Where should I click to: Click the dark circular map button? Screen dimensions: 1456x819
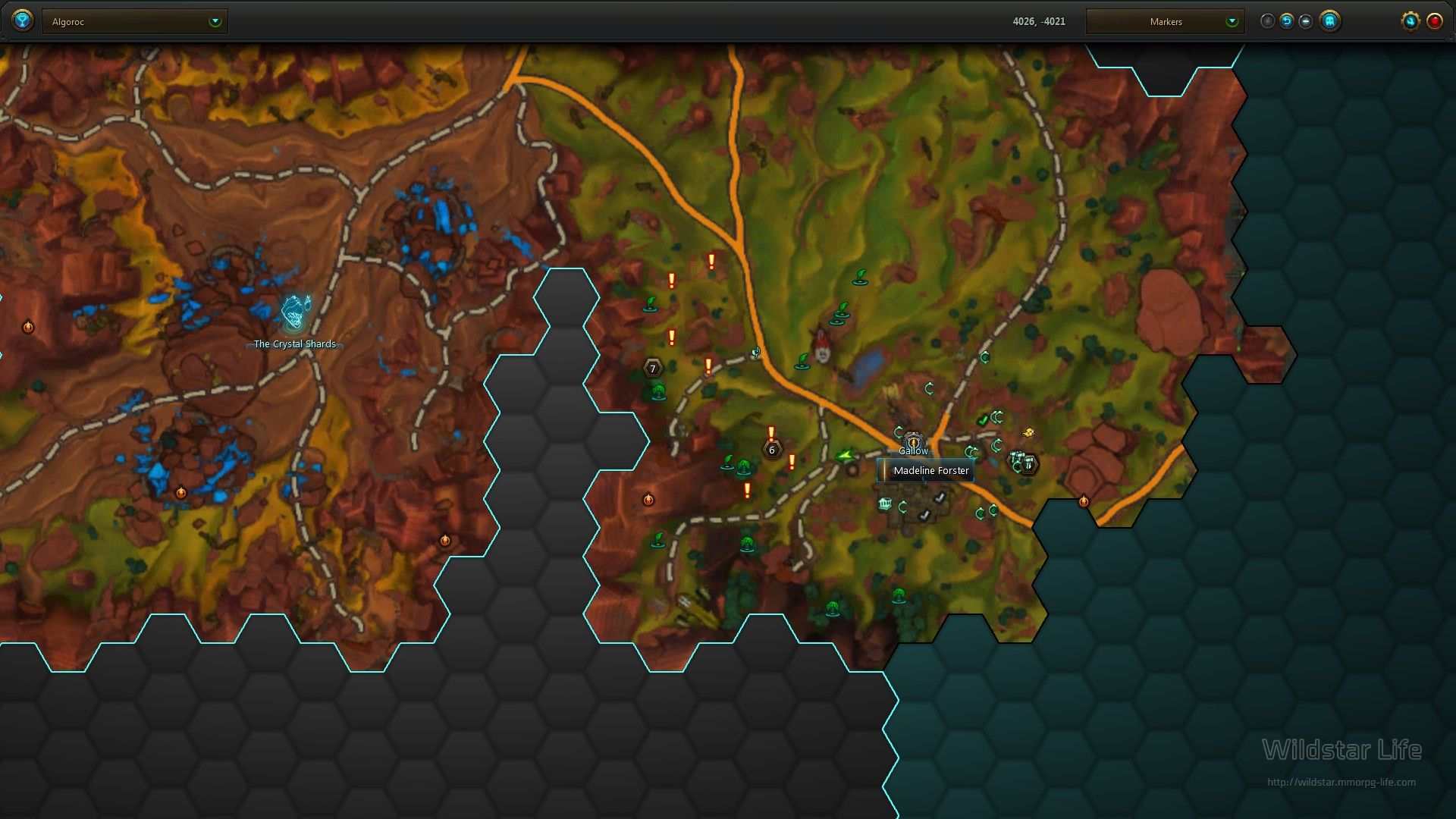pyautogui.click(x=1267, y=21)
